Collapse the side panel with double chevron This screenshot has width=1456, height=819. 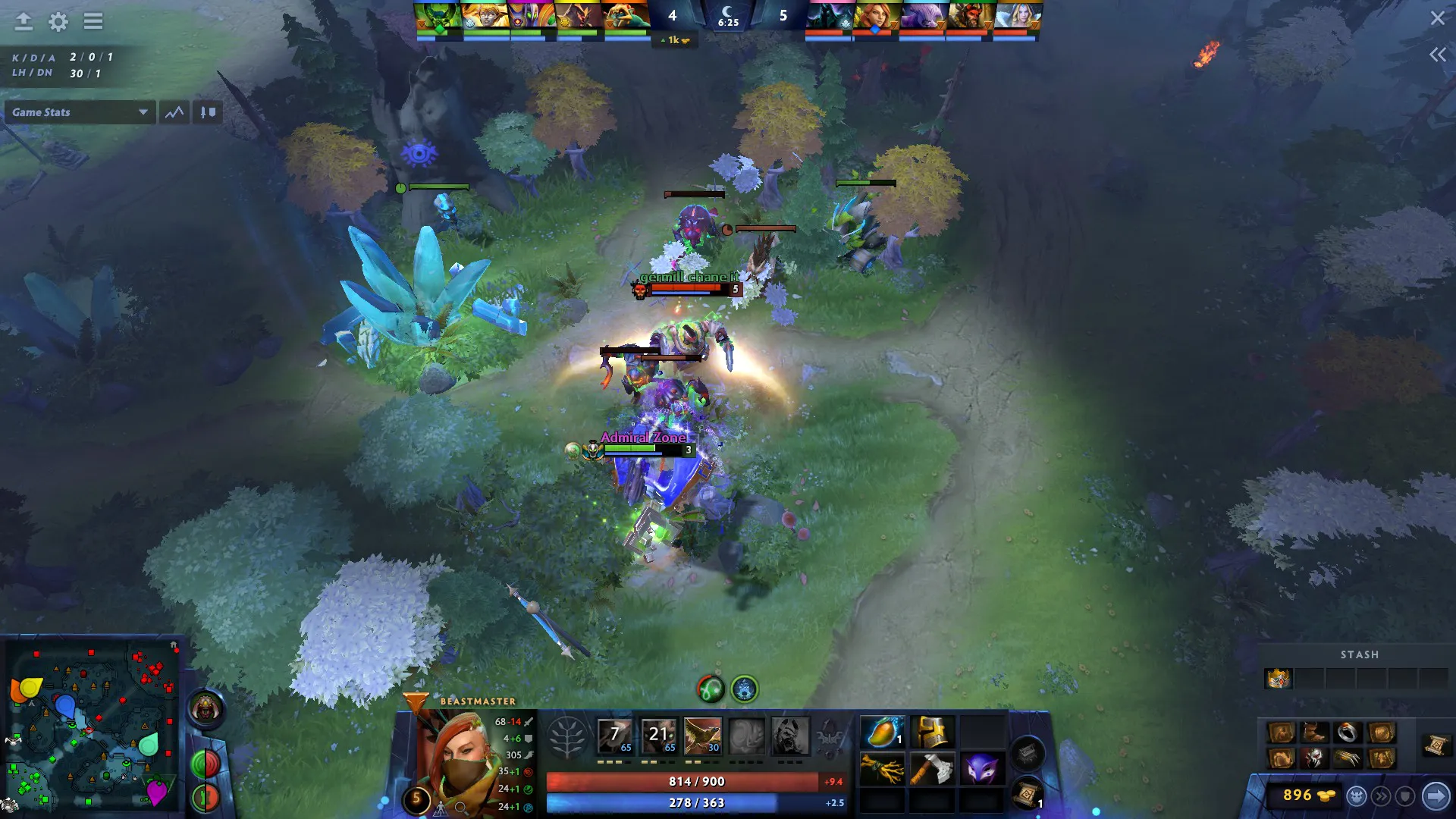tap(1437, 55)
